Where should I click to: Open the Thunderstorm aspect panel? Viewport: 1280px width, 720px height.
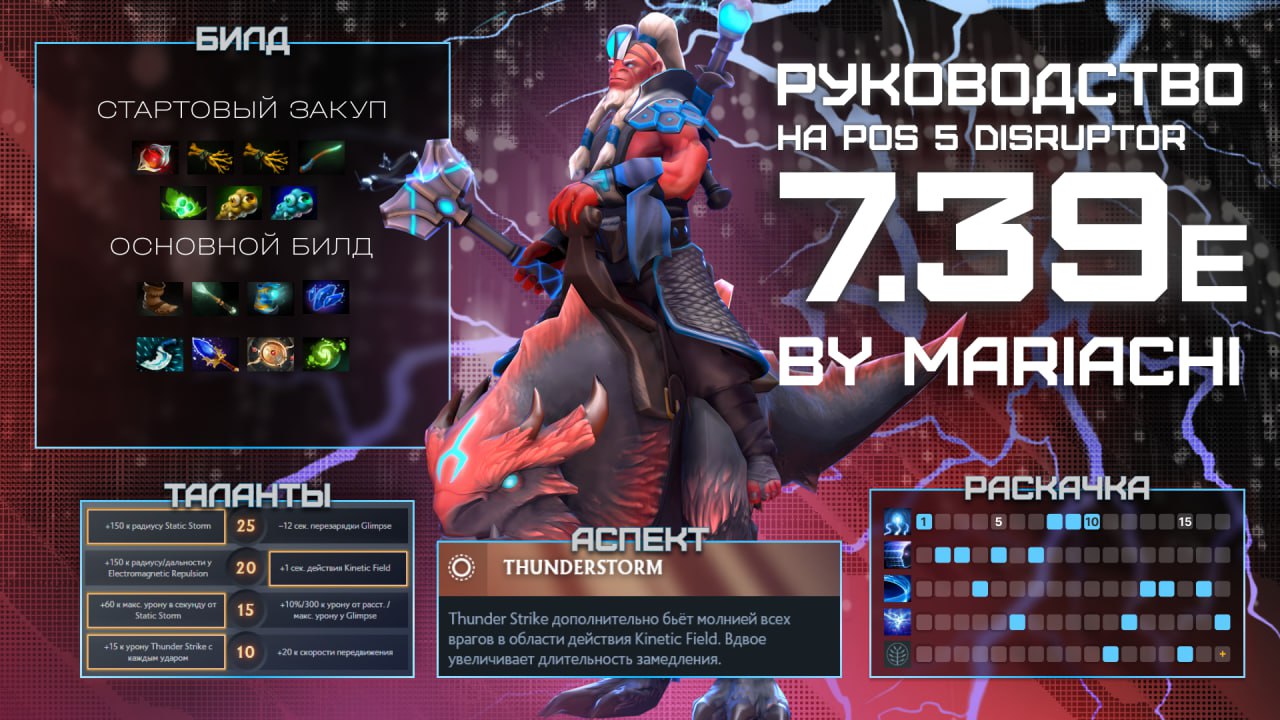coord(640,568)
